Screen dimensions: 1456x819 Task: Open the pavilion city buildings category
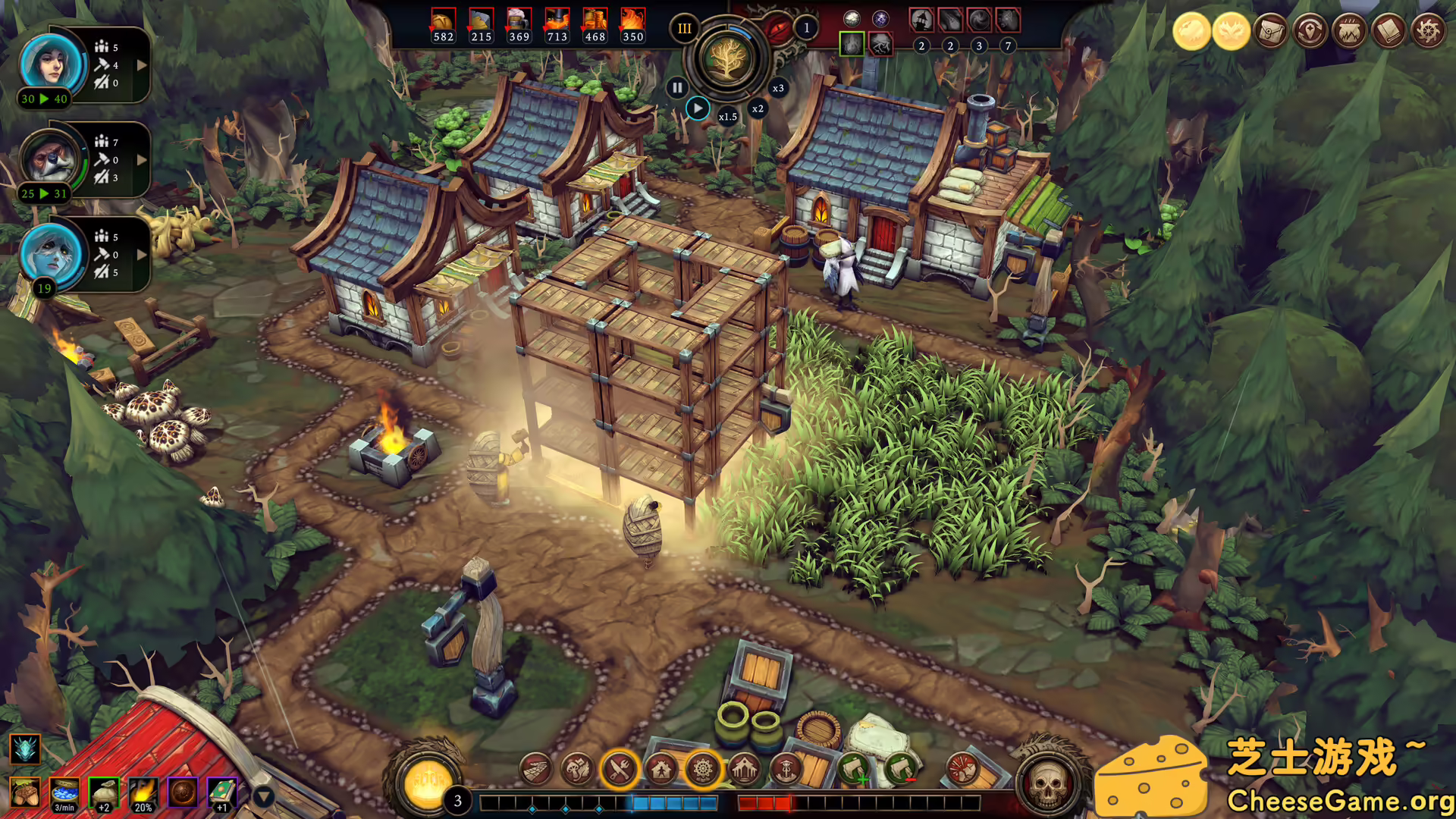(745, 770)
